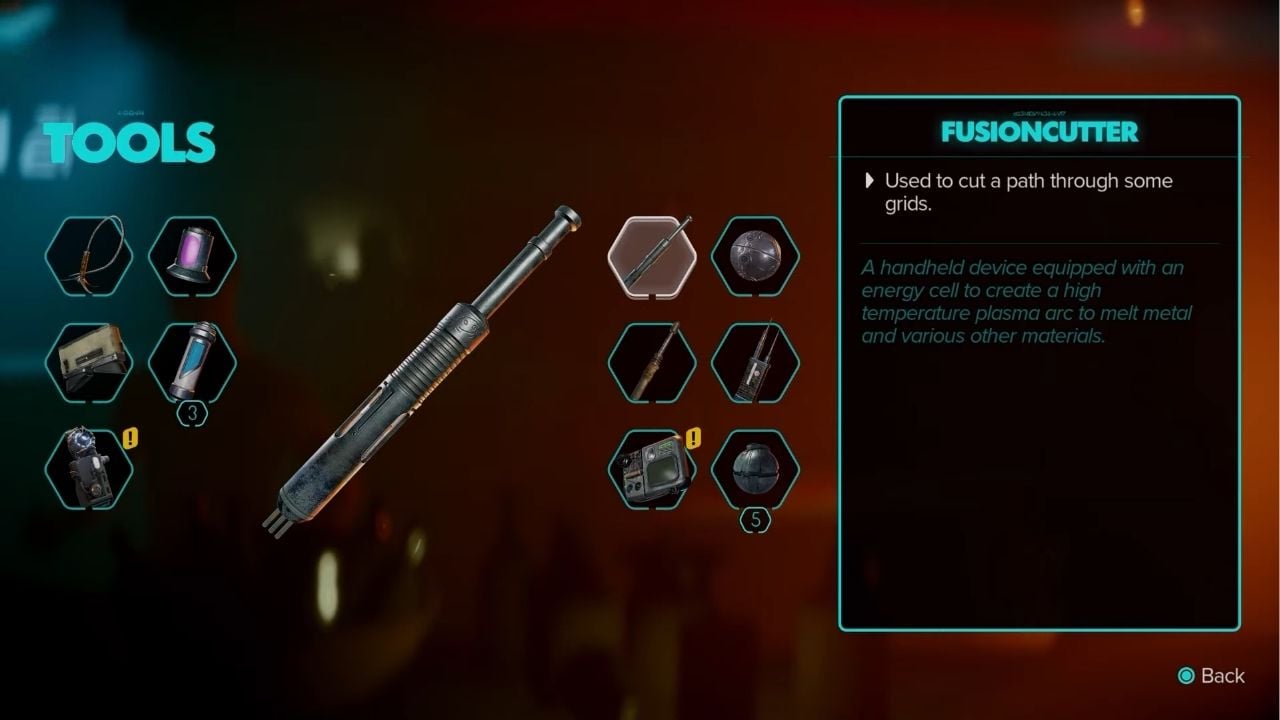This screenshot has width=1280, height=720.
Task: Select the highlighted Fusioncutter slot
Action: [652, 256]
